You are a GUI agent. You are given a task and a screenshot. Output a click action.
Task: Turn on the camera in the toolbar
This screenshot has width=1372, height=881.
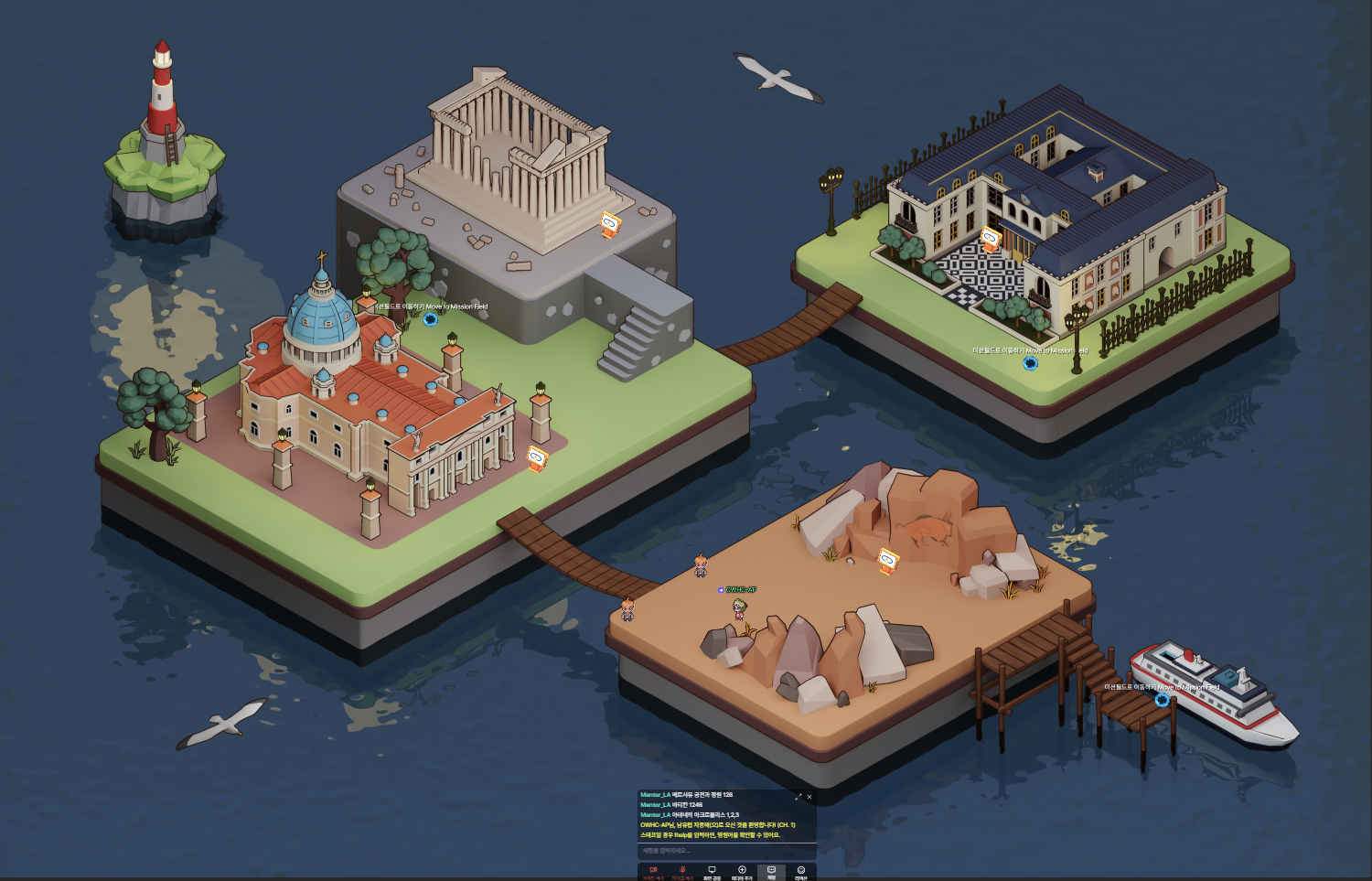click(x=653, y=871)
